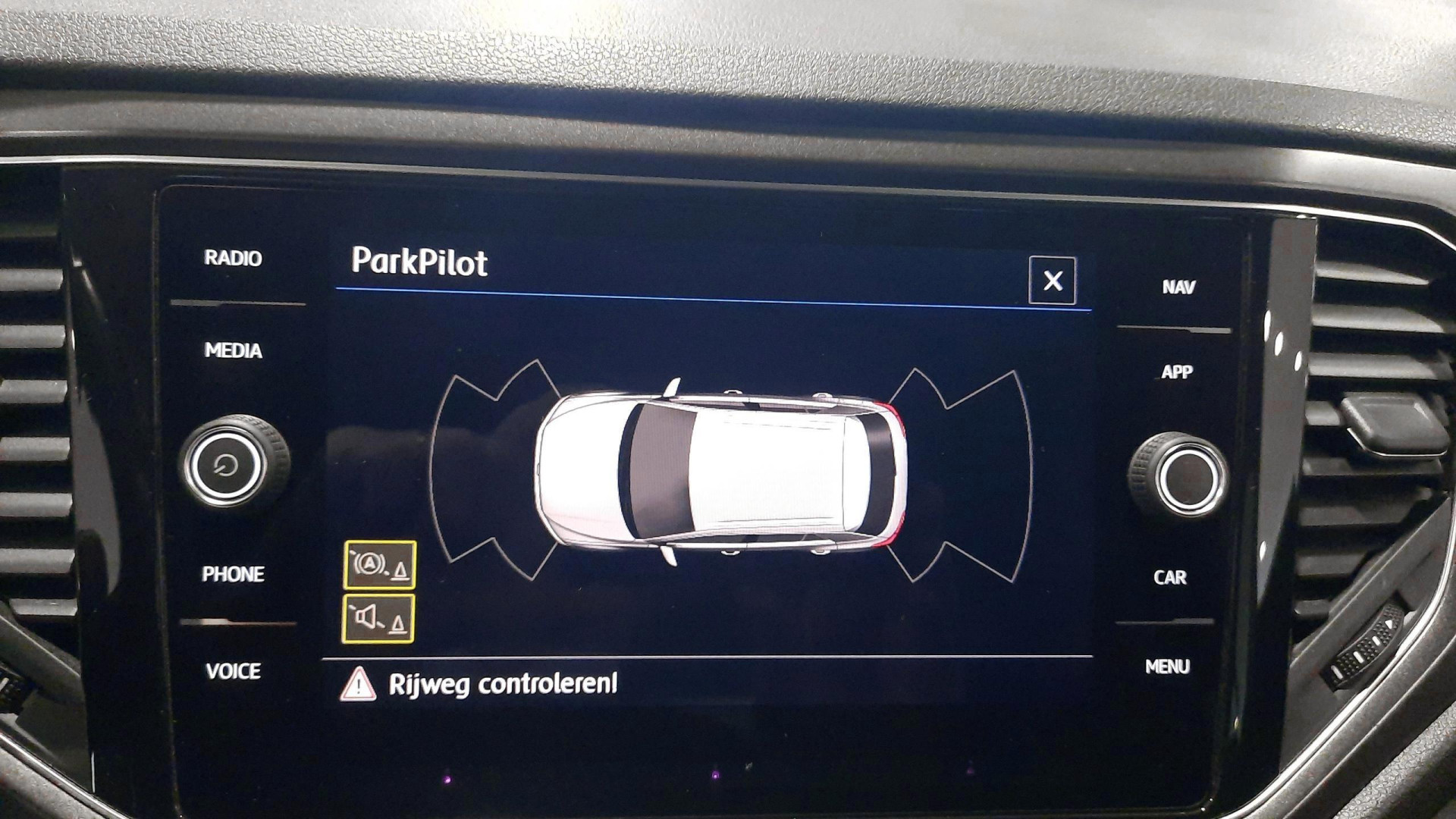1456x819 pixels.
Task: Open the RADIO menu
Action: pyautogui.click(x=233, y=259)
